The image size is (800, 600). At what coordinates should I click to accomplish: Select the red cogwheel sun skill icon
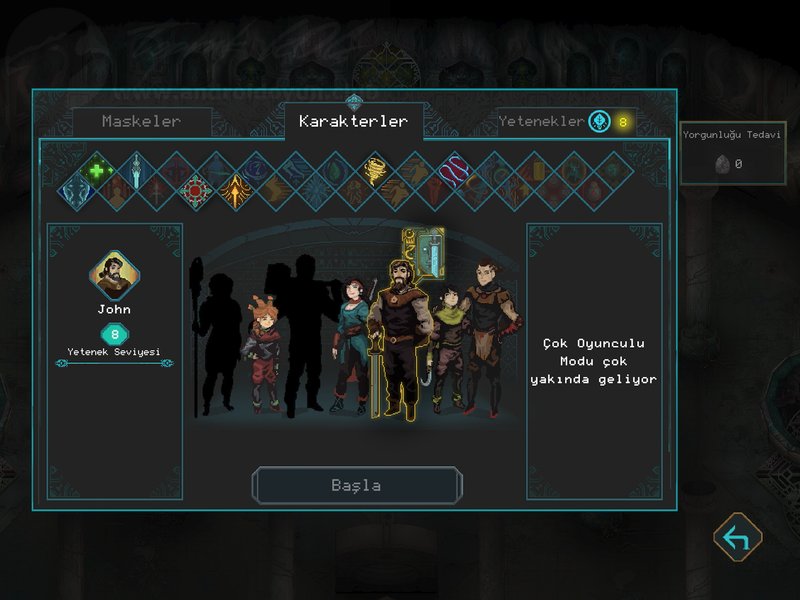click(195, 189)
